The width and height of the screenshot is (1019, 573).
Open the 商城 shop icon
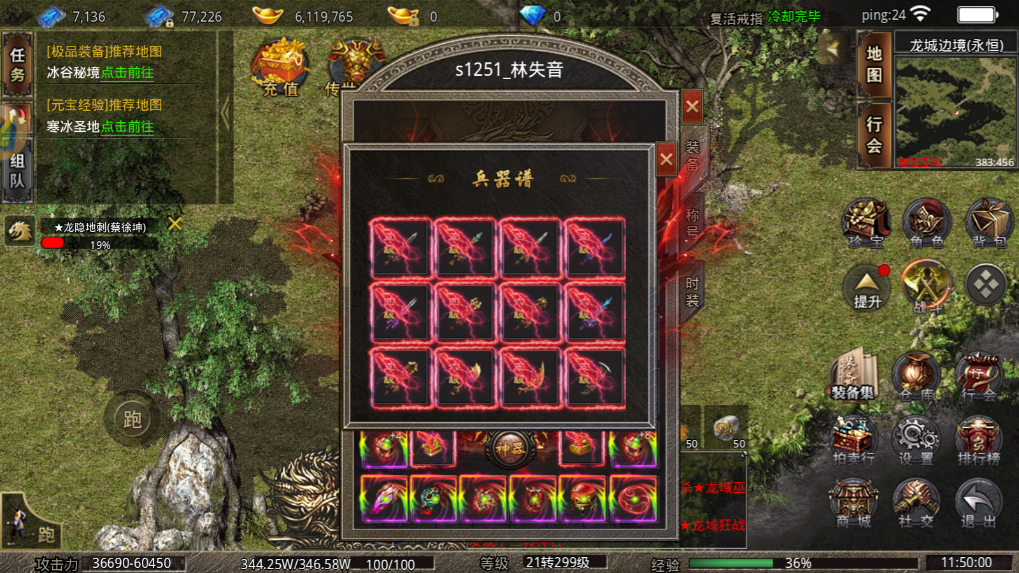(x=853, y=502)
